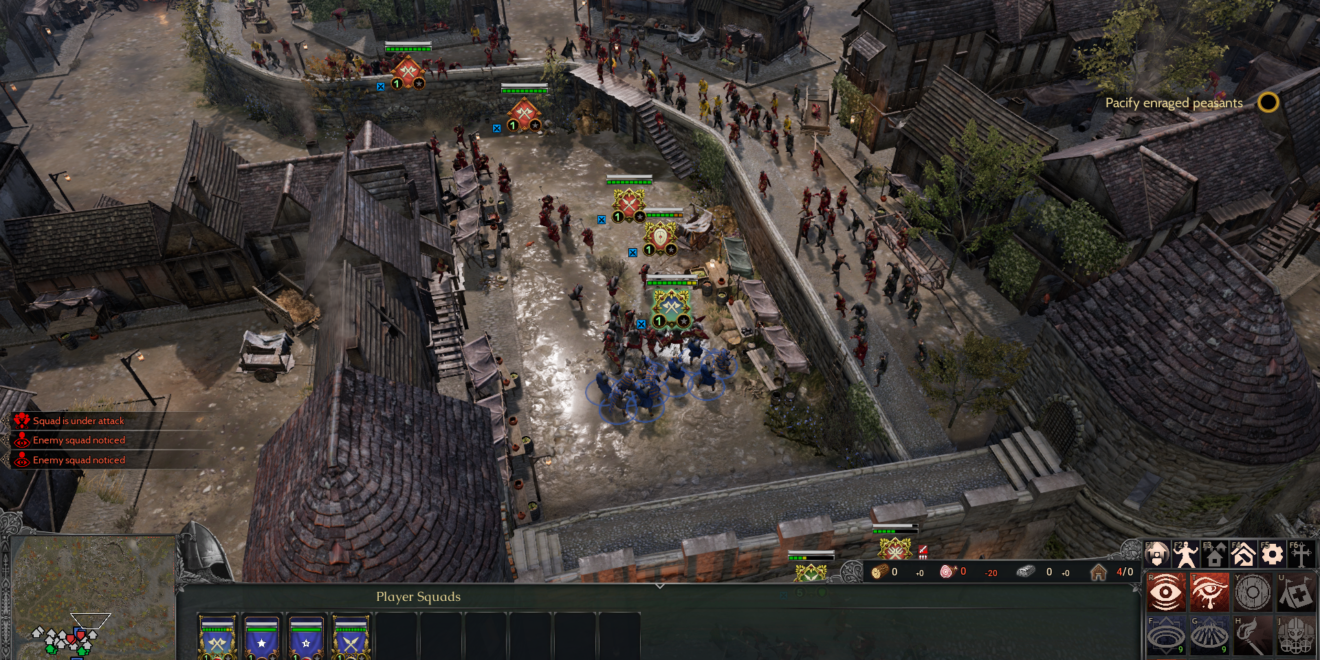Select the crossed-axes squad card
The width and height of the screenshot is (1320, 660).
tap(217, 637)
